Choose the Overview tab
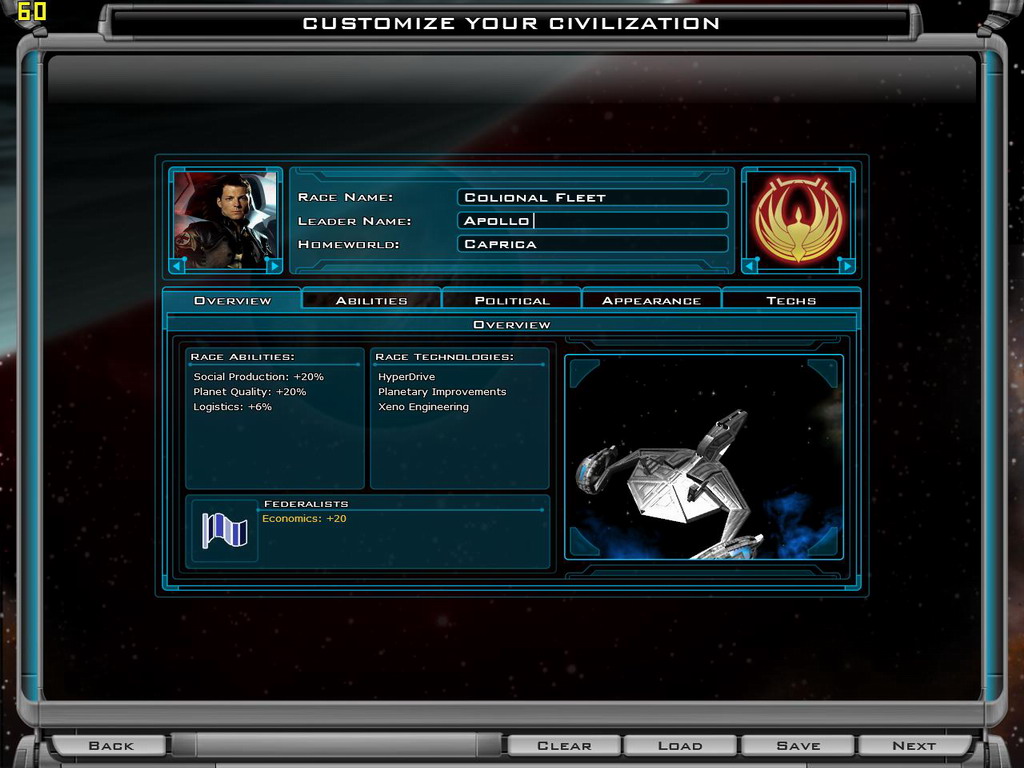This screenshot has width=1024, height=768. (232, 300)
